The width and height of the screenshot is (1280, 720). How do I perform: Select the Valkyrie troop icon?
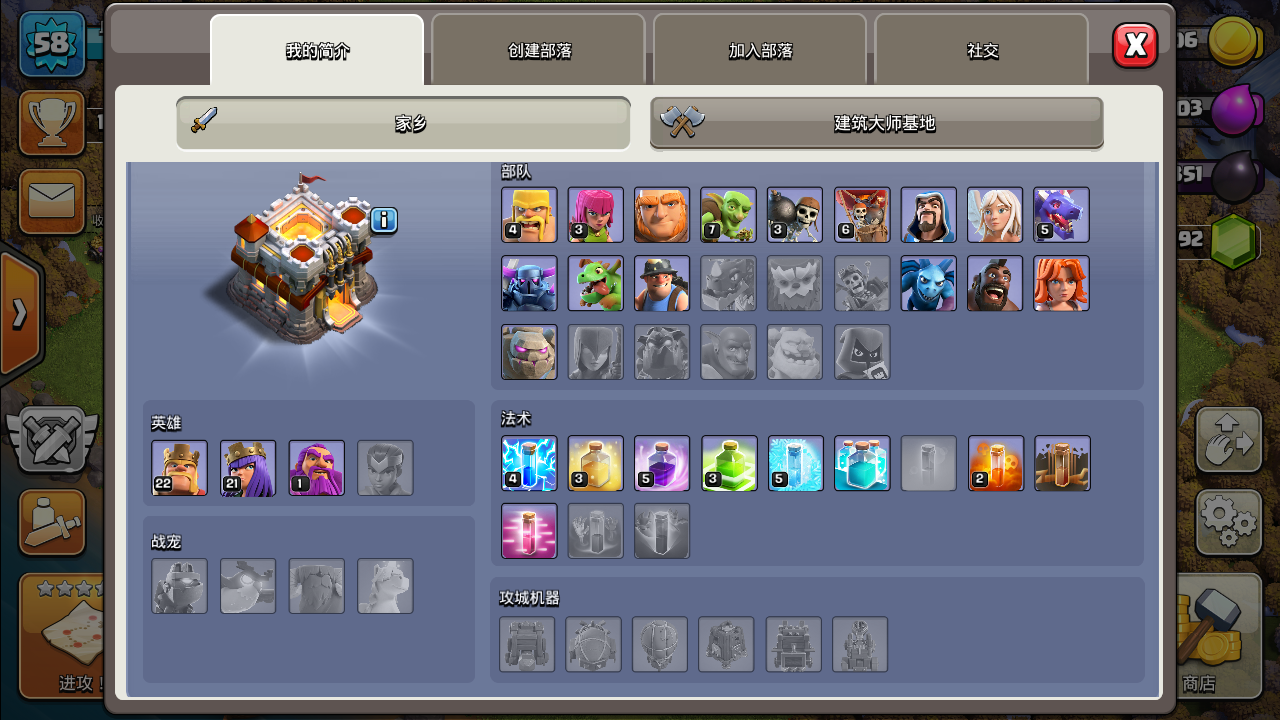1062,283
